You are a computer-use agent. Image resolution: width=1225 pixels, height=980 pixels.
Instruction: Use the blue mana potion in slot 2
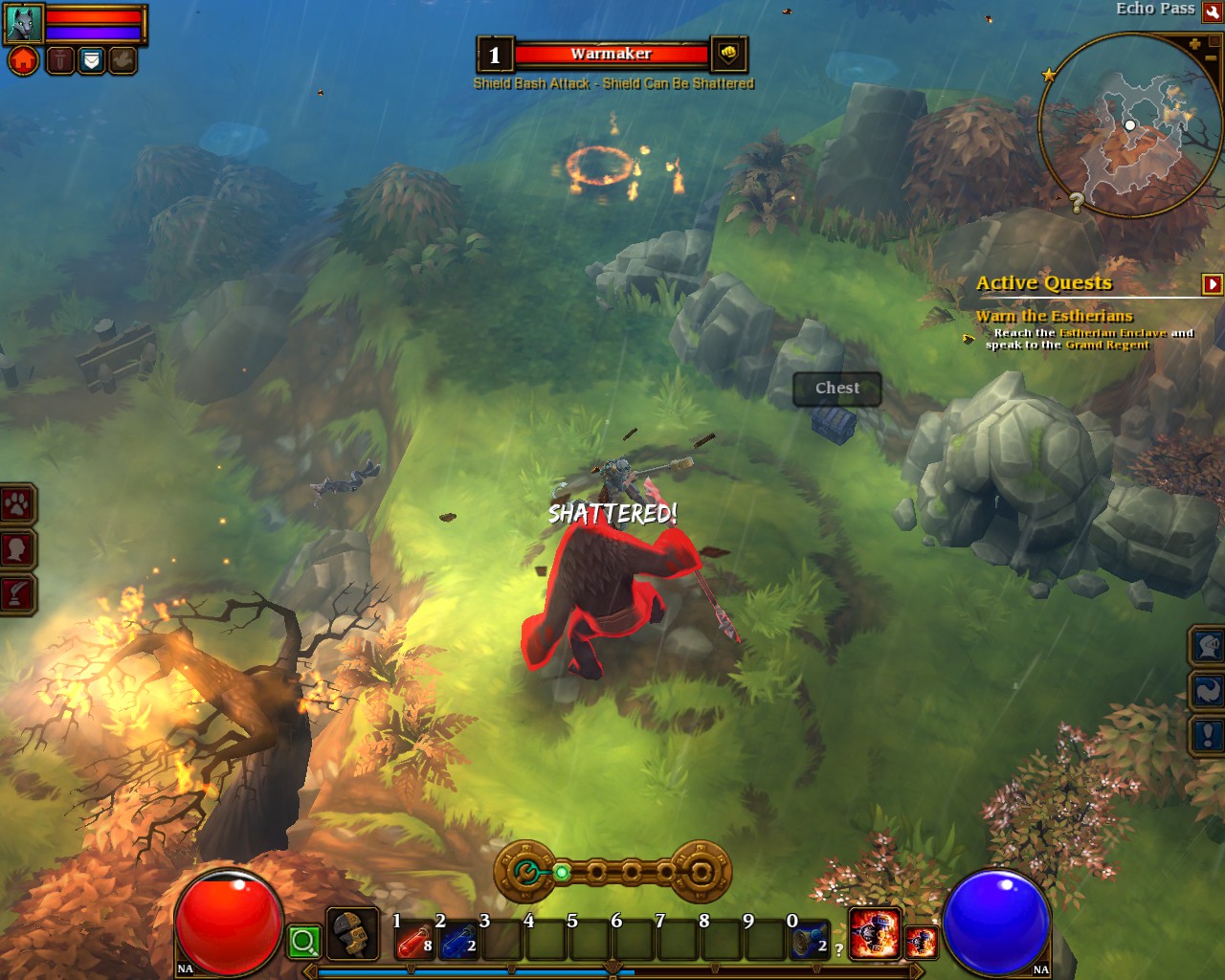point(458,942)
